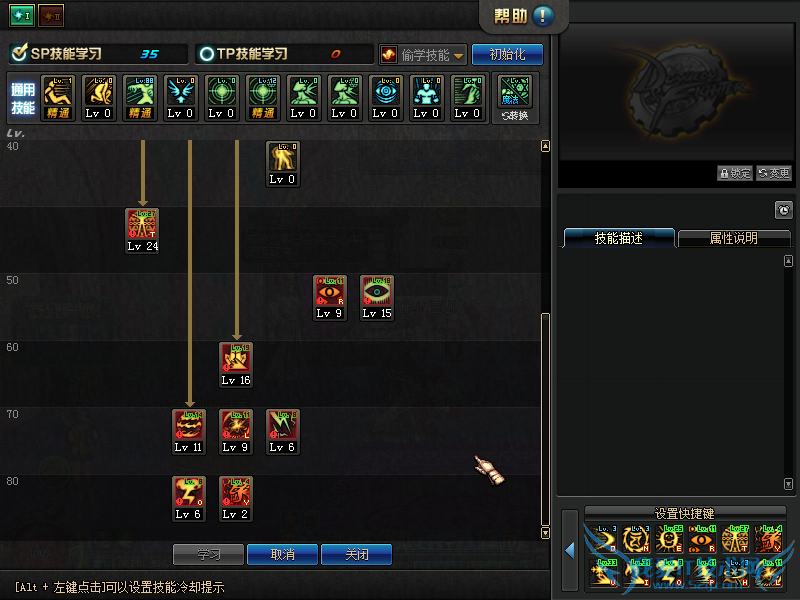Click the 锁定 lock button

(x=735, y=173)
